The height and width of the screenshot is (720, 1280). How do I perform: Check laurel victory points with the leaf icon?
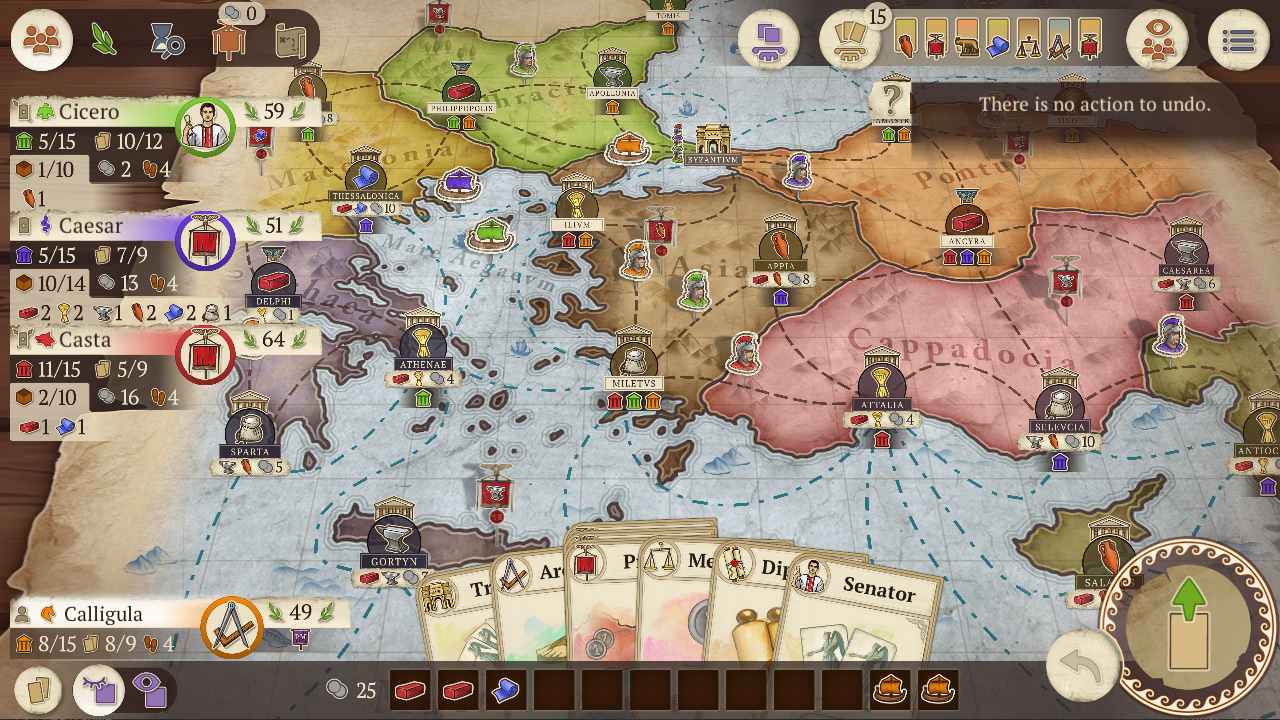pos(103,40)
